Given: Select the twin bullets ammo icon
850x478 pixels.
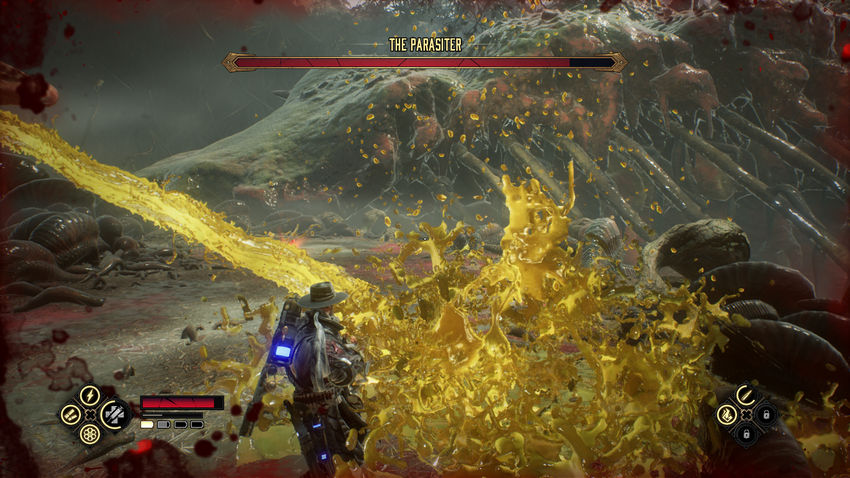Looking at the screenshot, I should 70,413.
